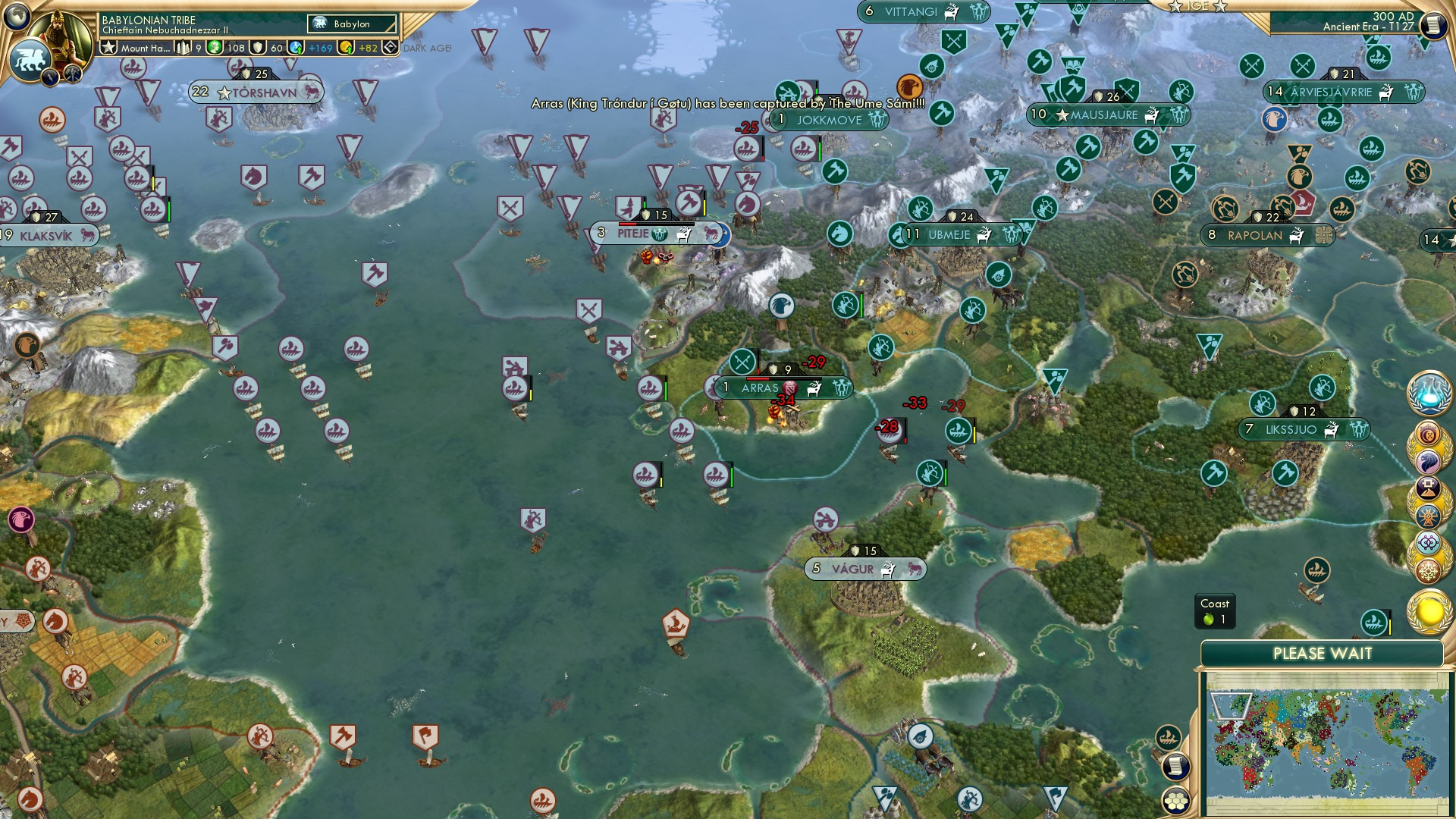The width and height of the screenshot is (1456, 819).
Task: Toggle the lion city-state notification icon
Action: tap(1427, 460)
